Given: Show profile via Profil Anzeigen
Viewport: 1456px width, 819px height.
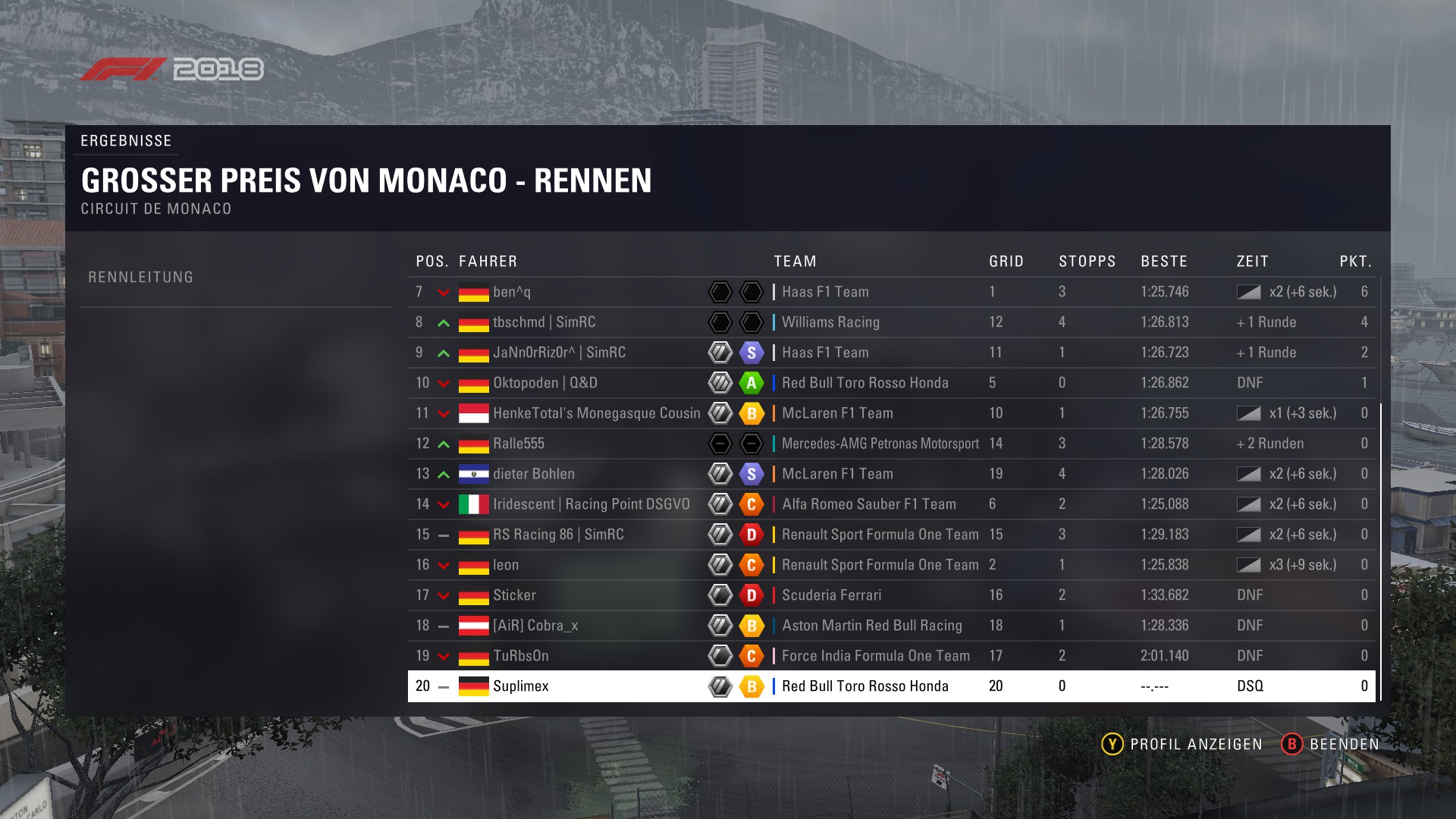Looking at the screenshot, I should click(x=1182, y=744).
